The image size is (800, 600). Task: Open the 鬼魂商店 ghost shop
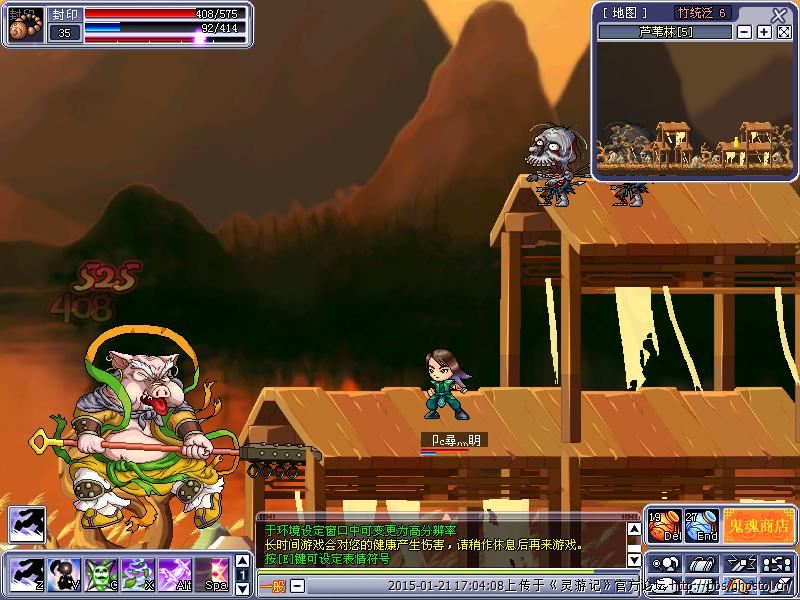point(757,525)
